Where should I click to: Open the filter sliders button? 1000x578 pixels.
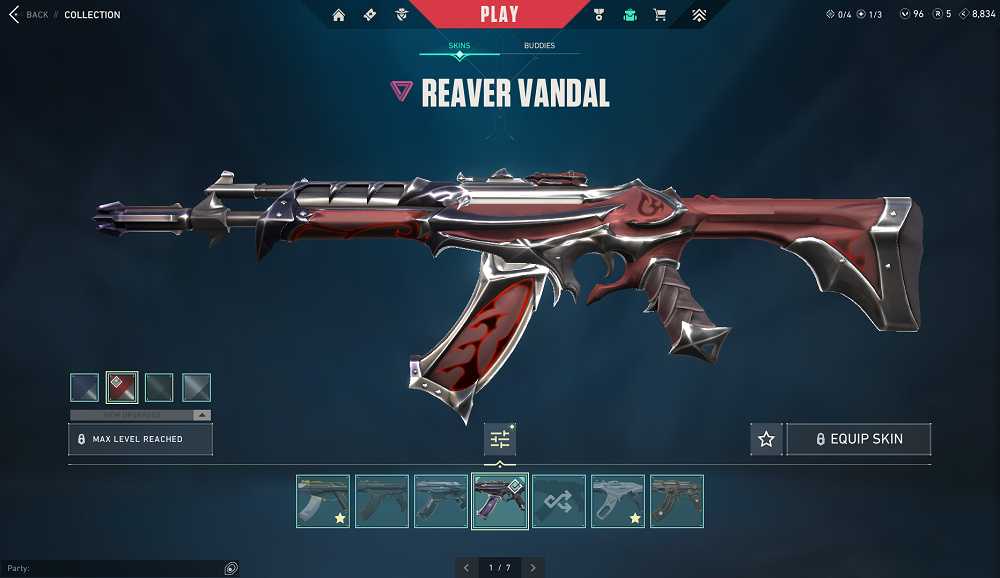pyautogui.click(x=500, y=439)
